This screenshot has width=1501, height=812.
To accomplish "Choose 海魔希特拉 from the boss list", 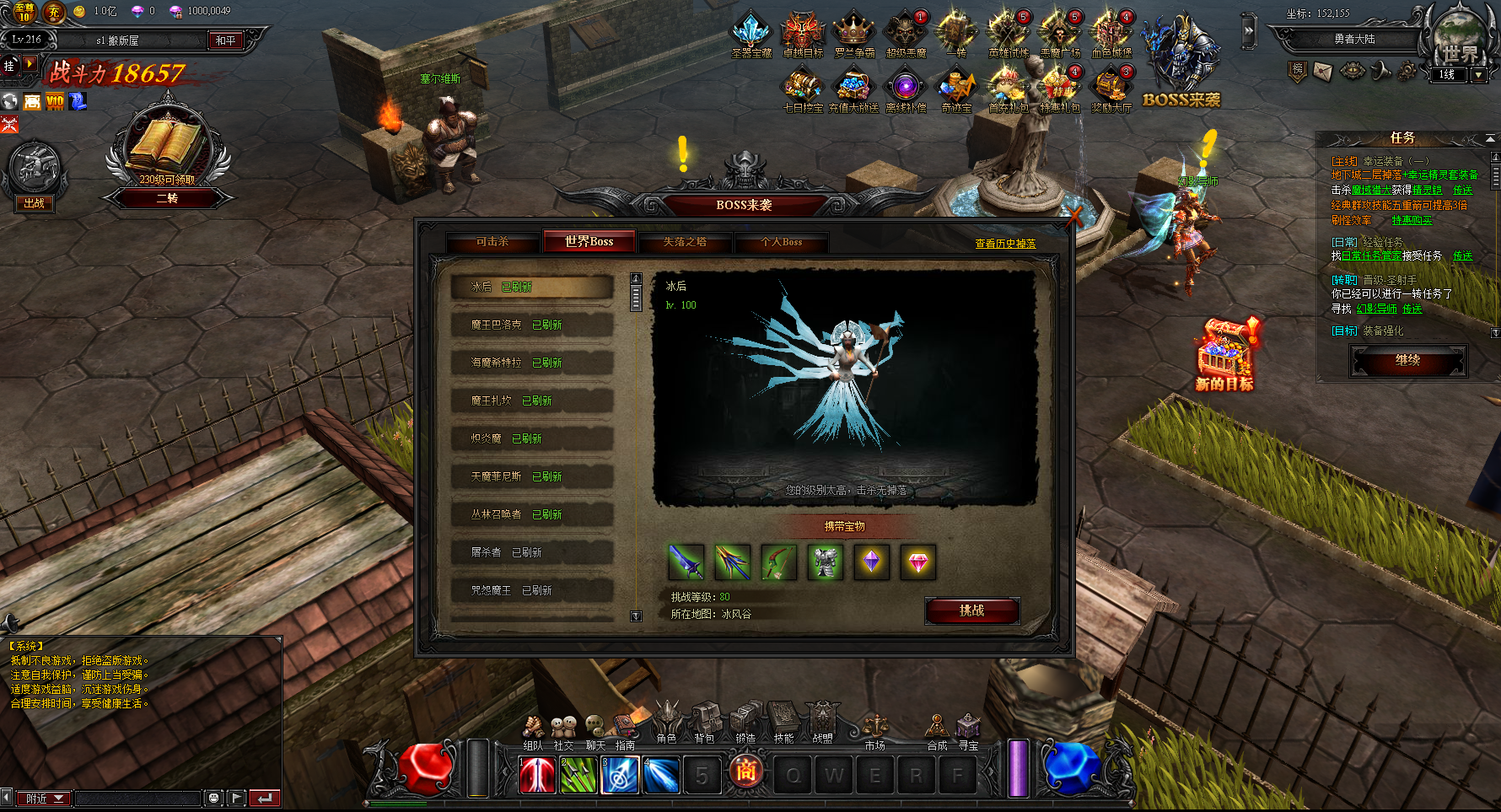I will (531, 363).
